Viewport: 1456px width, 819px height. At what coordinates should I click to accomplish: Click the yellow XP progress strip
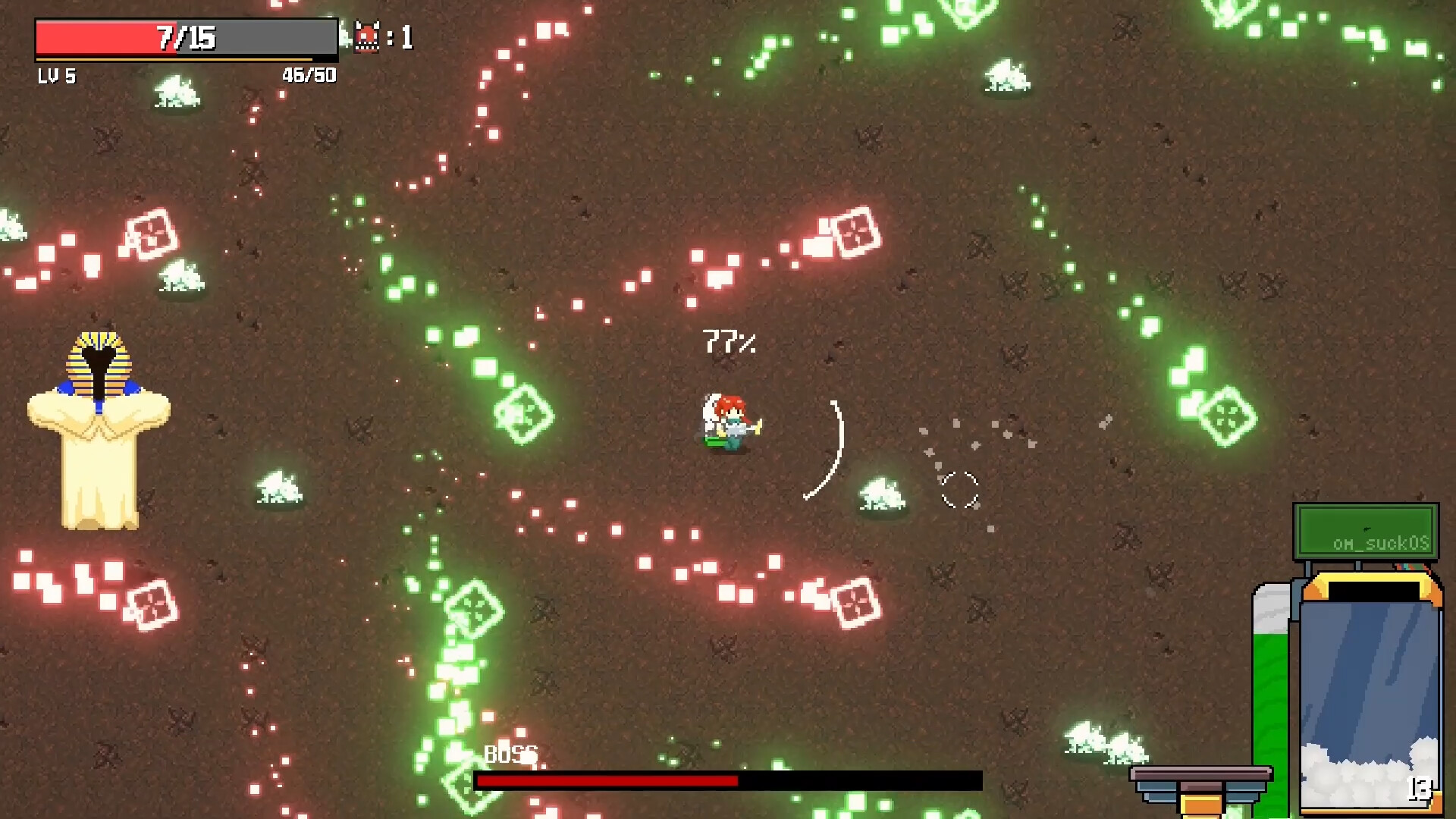[x=184, y=61]
